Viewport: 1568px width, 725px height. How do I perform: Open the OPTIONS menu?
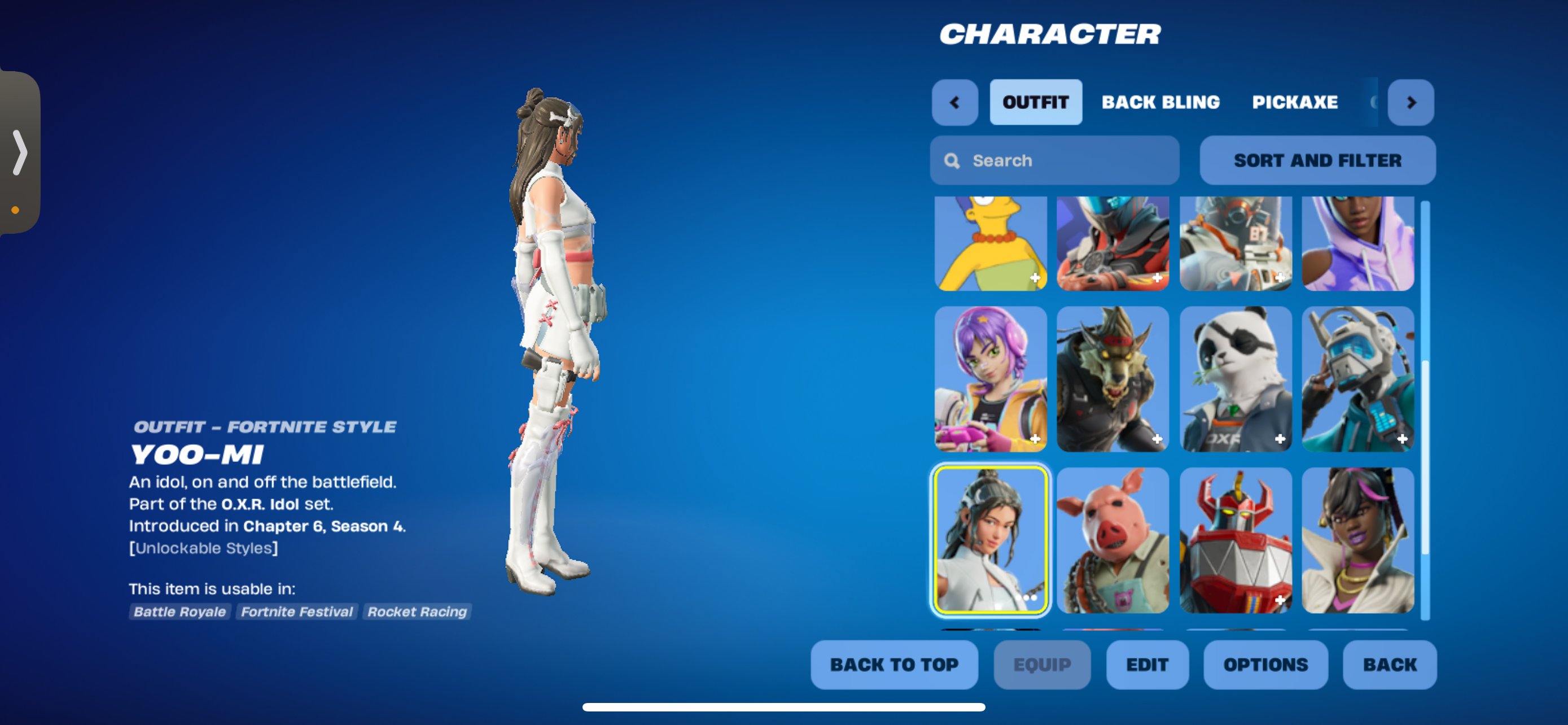pyautogui.click(x=1265, y=665)
